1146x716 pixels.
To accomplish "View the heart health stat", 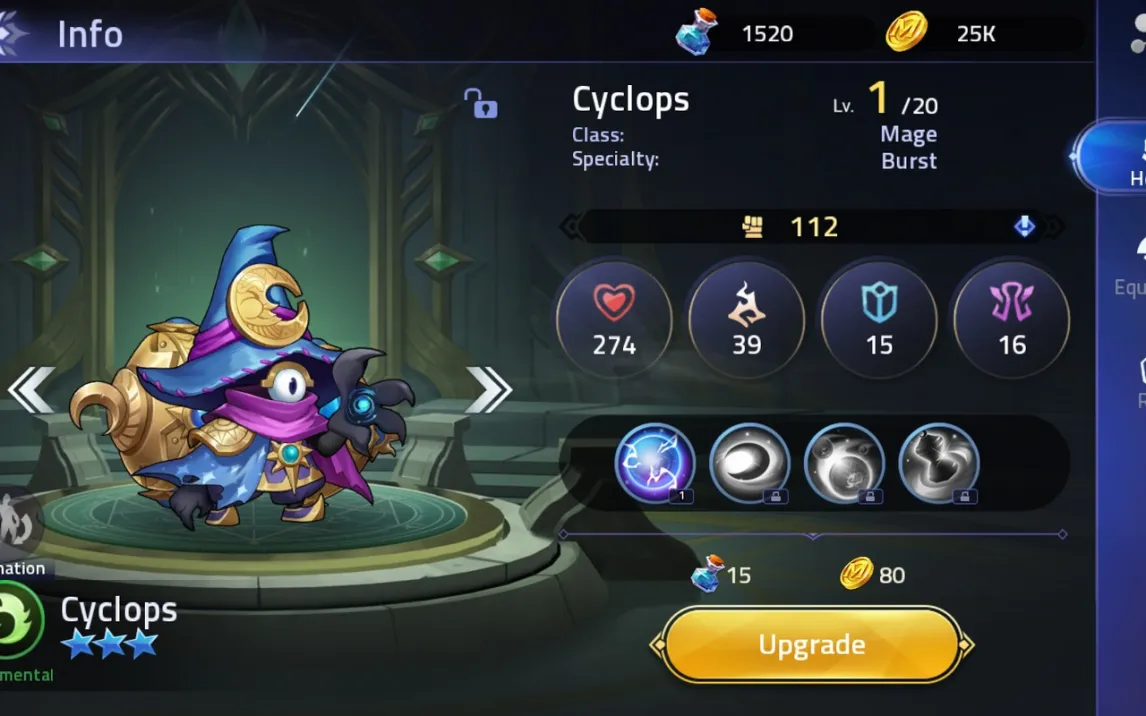I will 614,320.
